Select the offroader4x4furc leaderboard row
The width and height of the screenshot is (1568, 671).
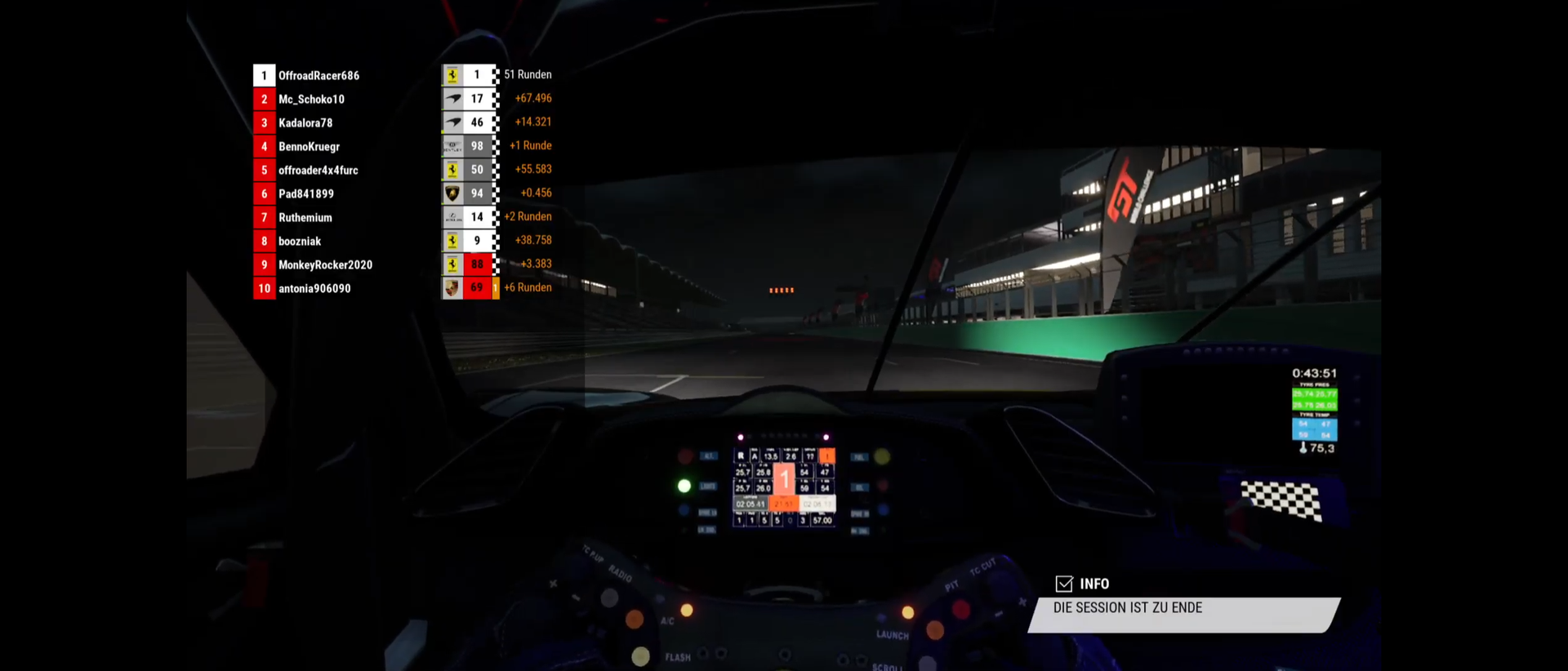318,170
